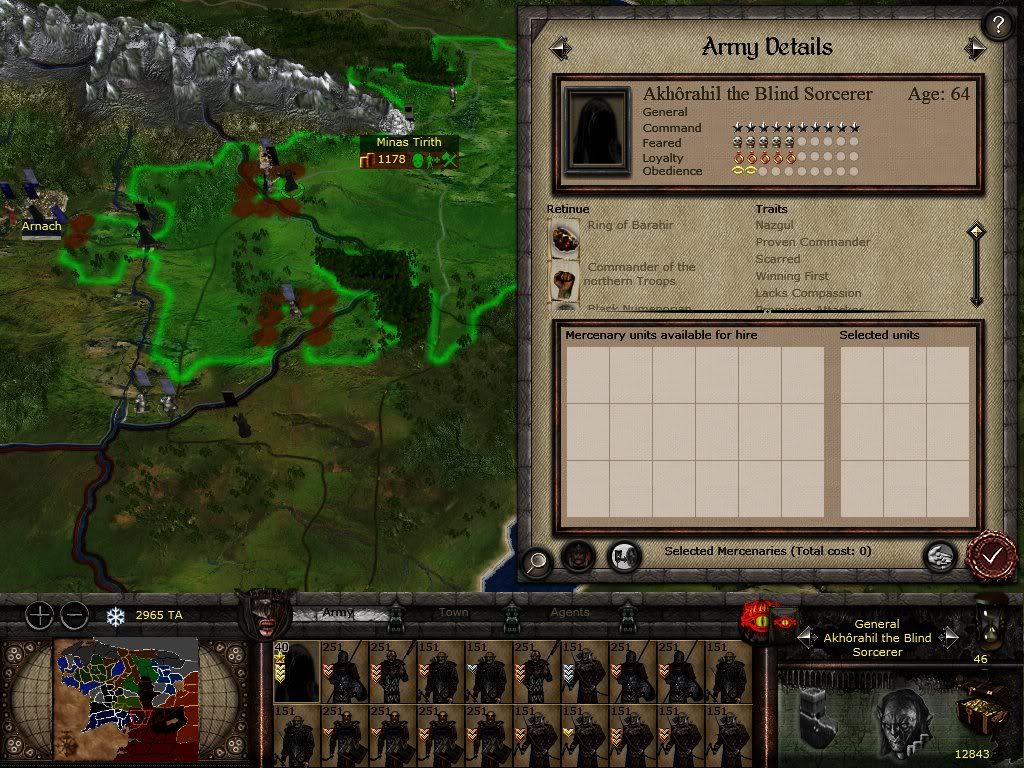
Task: Select the Ring of Barahir retinue icon
Action: (564, 237)
